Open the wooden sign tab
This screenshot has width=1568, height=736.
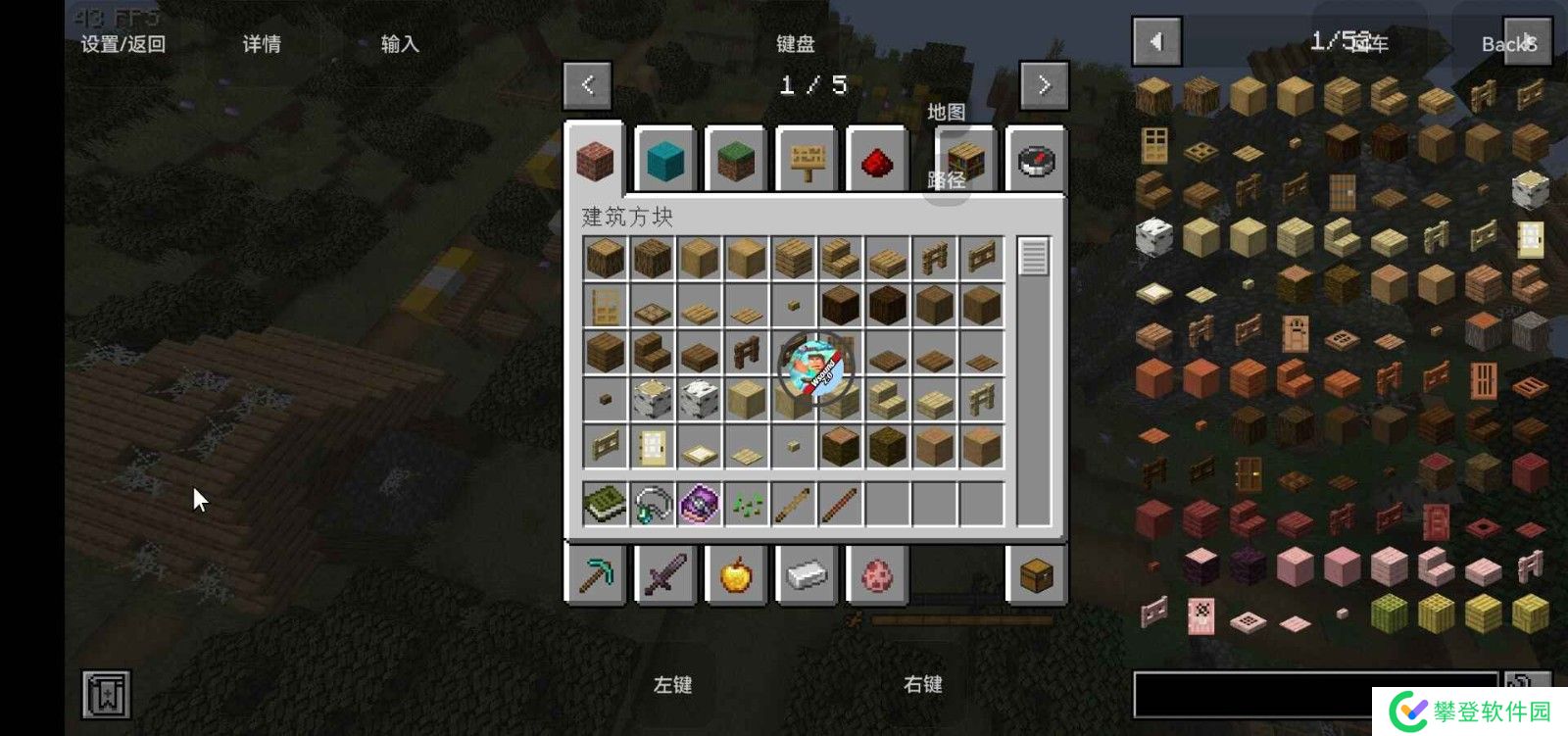[x=807, y=161]
